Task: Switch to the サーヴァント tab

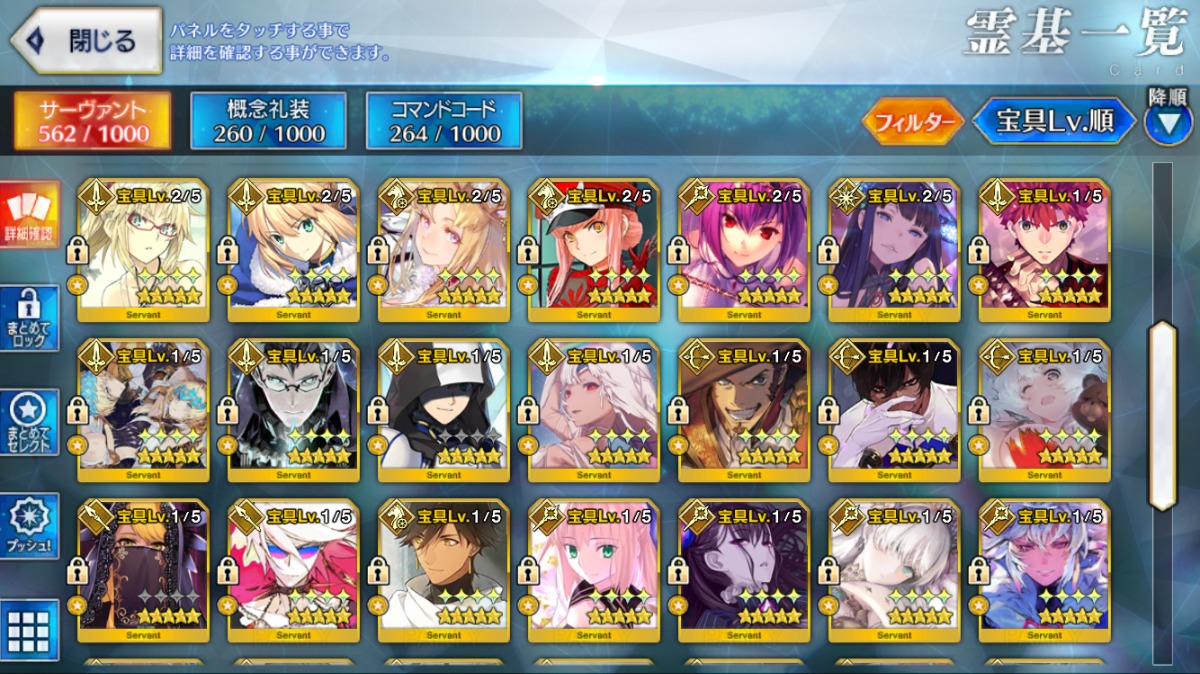Action: (x=92, y=121)
